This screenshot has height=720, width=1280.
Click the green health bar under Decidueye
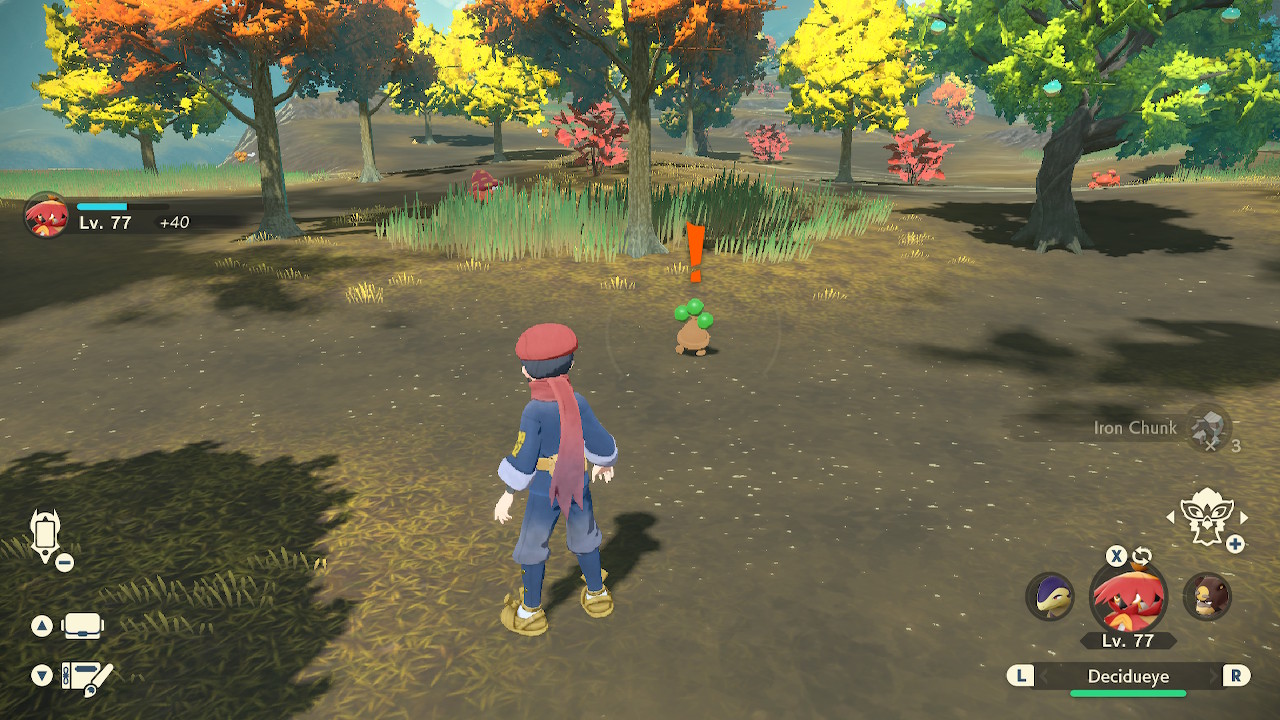1128,692
